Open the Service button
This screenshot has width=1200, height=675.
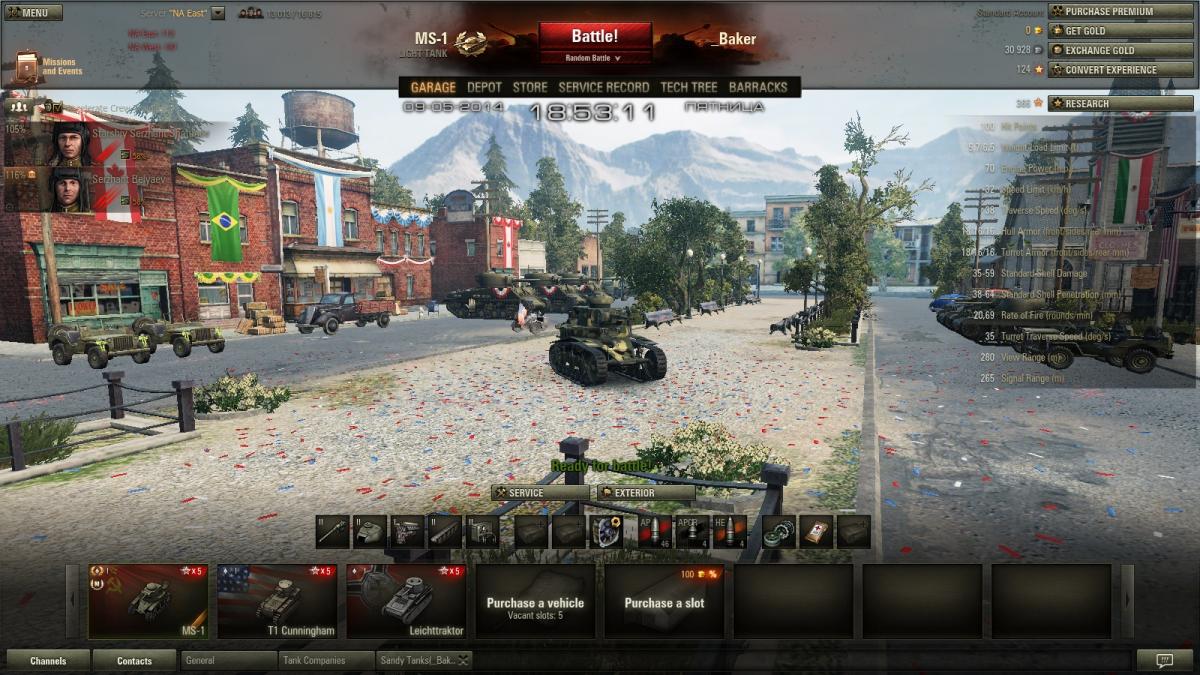(540, 493)
